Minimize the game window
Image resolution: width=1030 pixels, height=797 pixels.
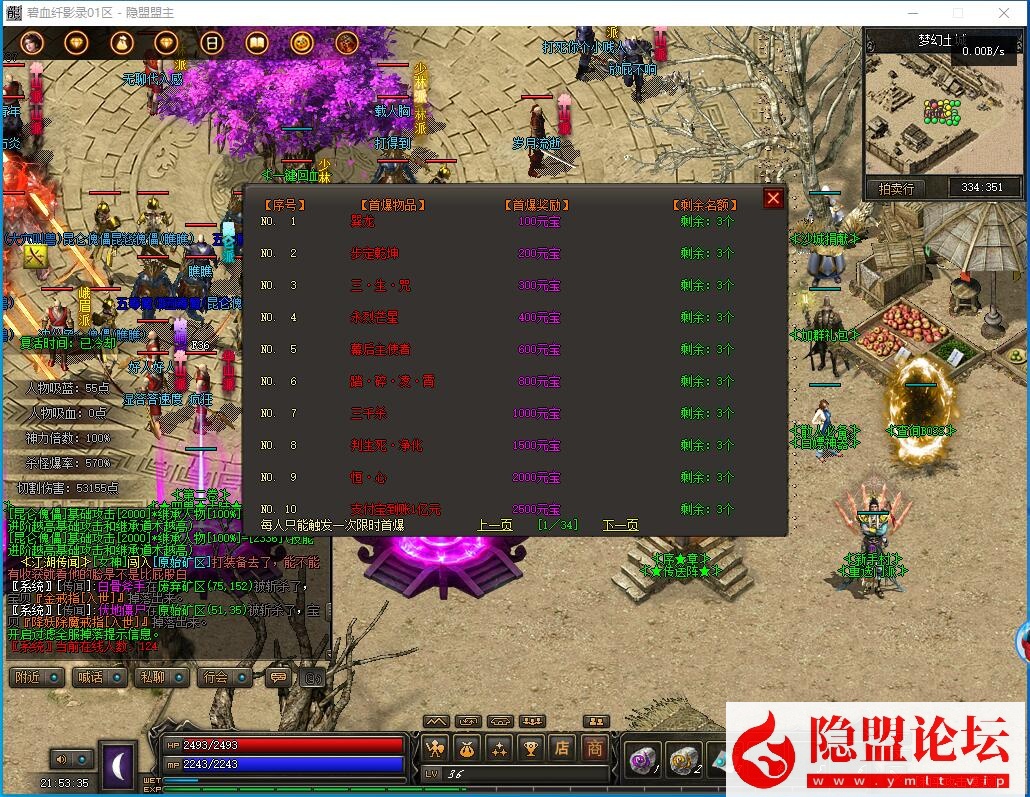[912, 13]
